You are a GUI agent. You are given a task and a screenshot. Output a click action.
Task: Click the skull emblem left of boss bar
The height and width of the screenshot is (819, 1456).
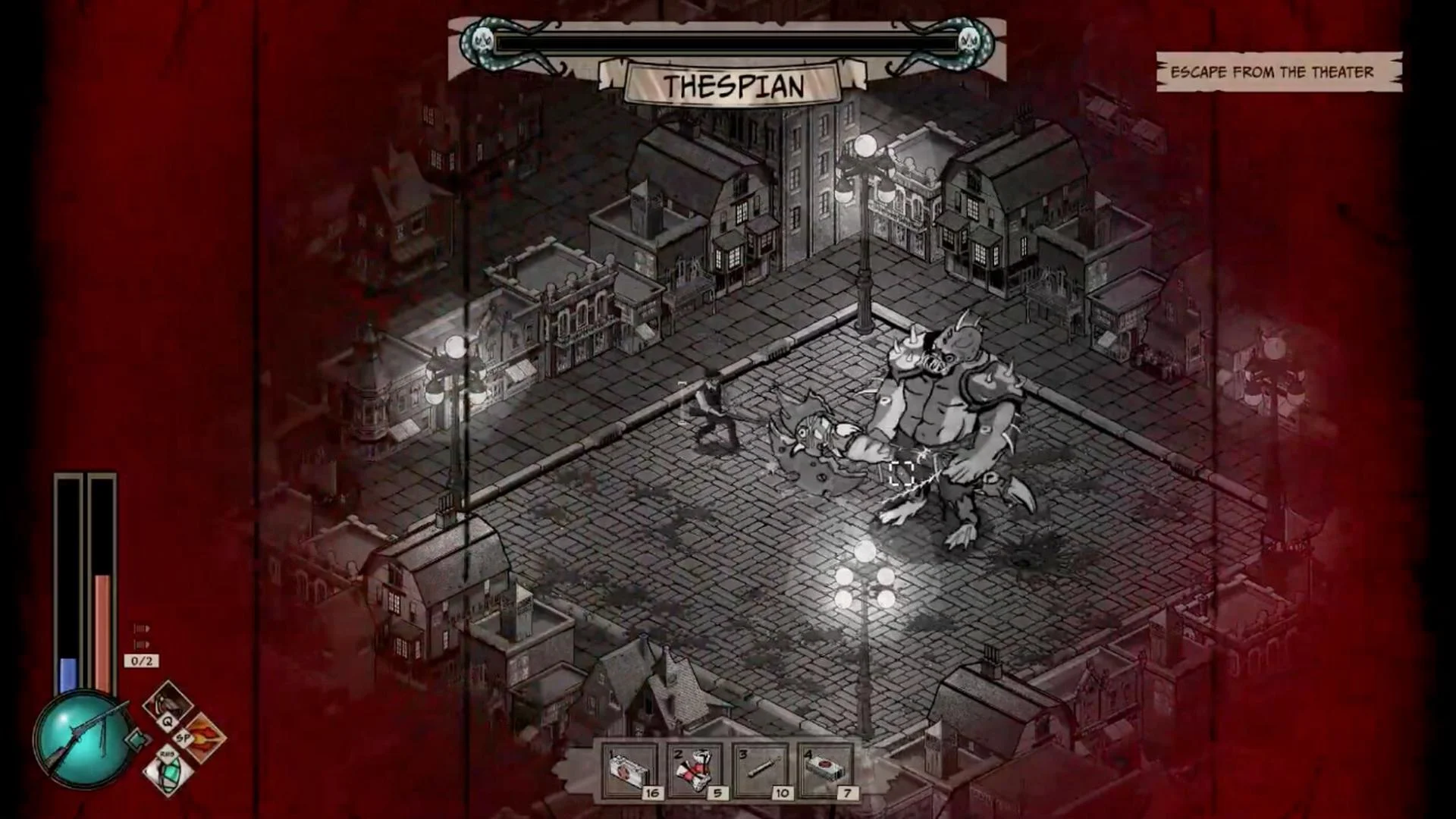(481, 42)
